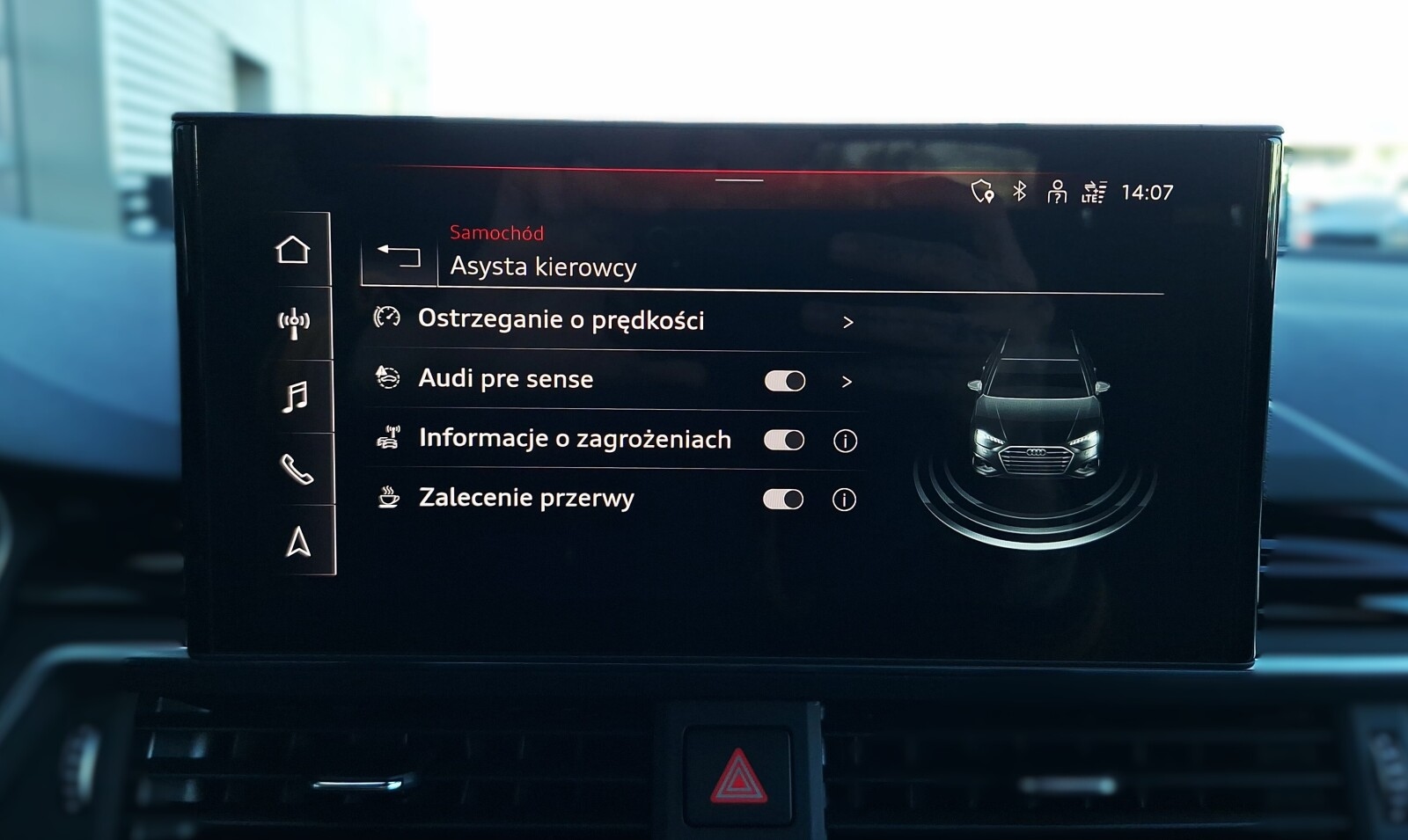The image size is (1408, 840).
Task: Open the Asysta kierowcy heading
Action: 546,267
